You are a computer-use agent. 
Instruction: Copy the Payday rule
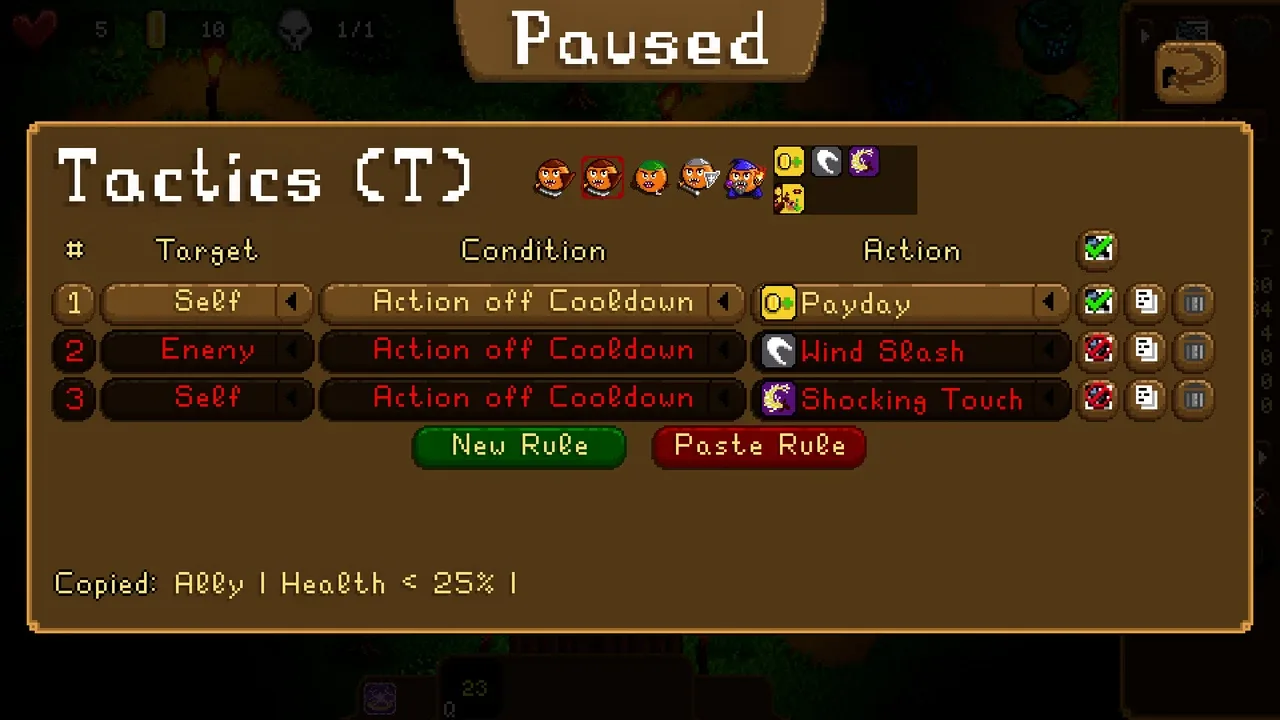coord(1146,302)
